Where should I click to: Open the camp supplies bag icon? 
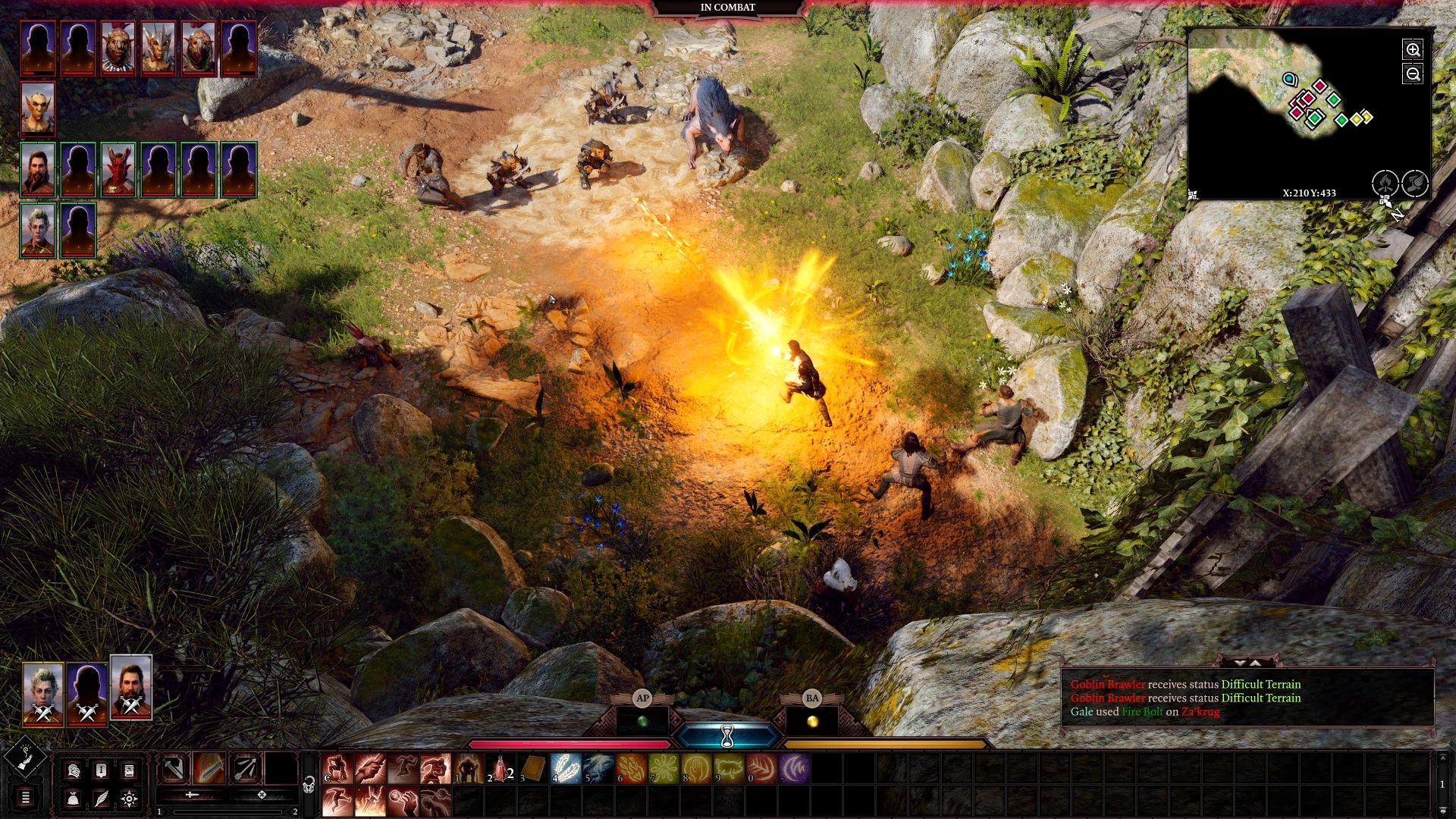(x=73, y=799)
